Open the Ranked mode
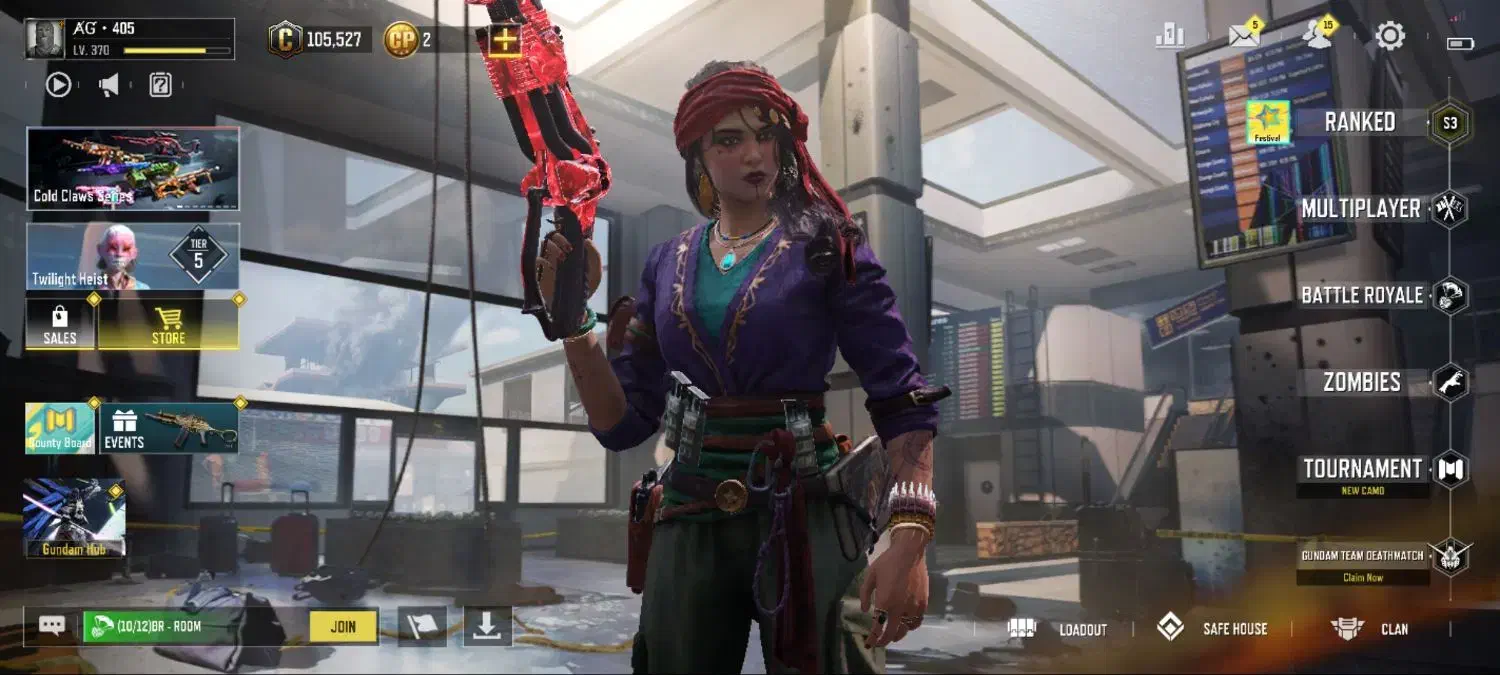Screen dimensions: 1500x675 click(1359, 122)
